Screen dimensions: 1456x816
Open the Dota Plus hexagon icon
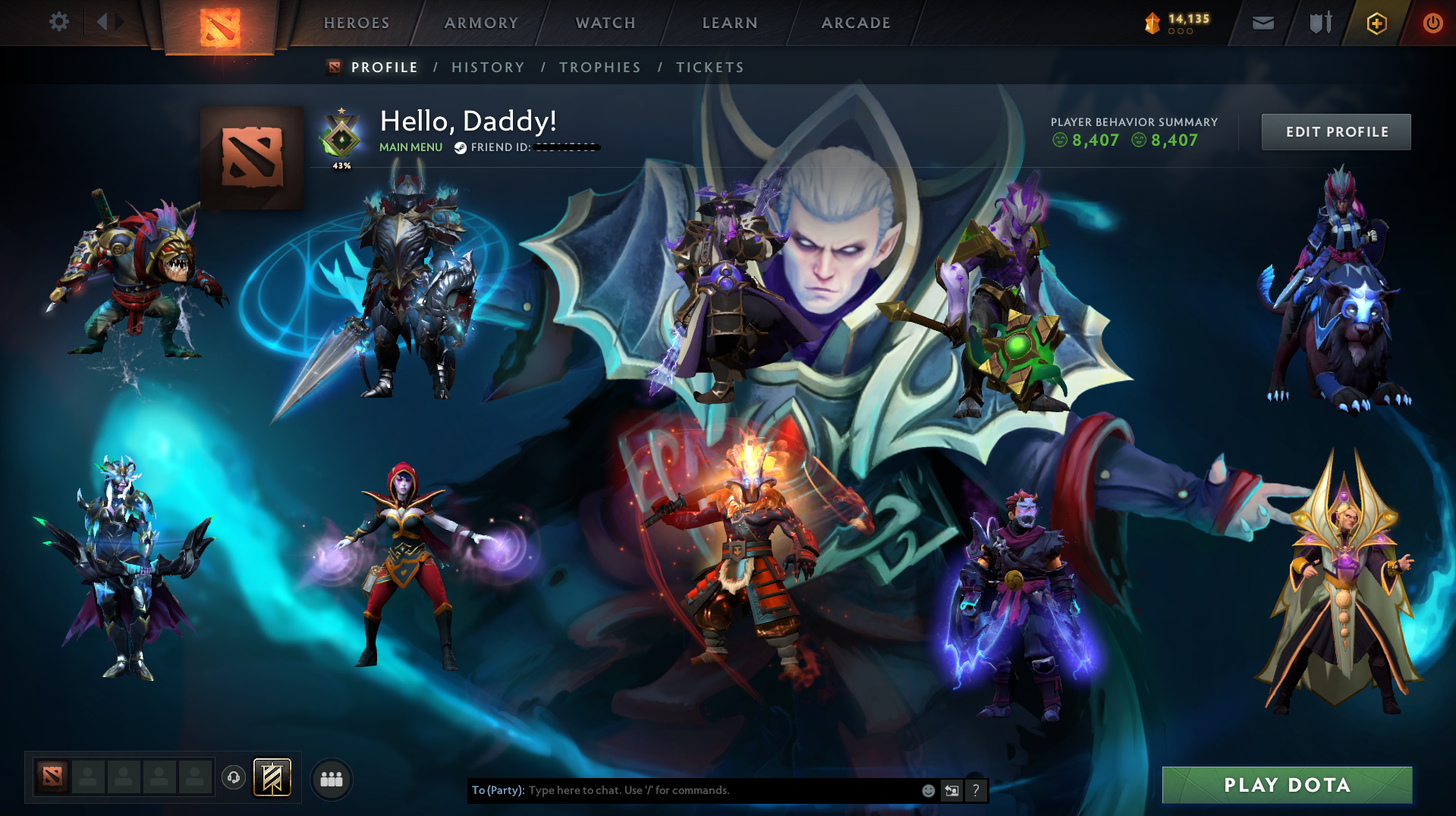click(1376, 23)
